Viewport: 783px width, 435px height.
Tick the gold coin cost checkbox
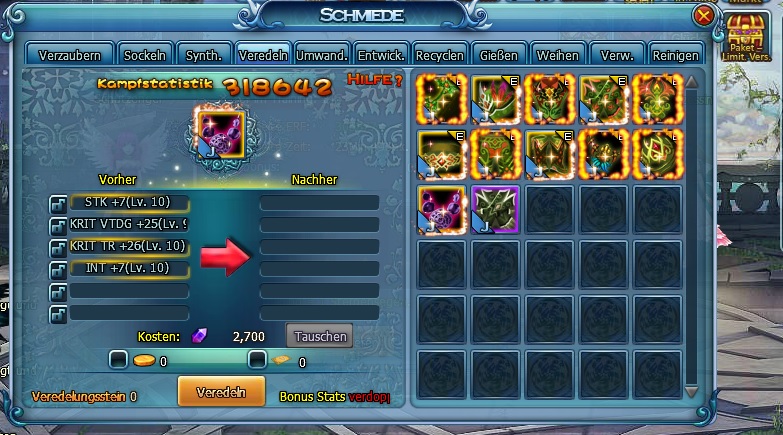pyautogui.click(x=119, y=360)
